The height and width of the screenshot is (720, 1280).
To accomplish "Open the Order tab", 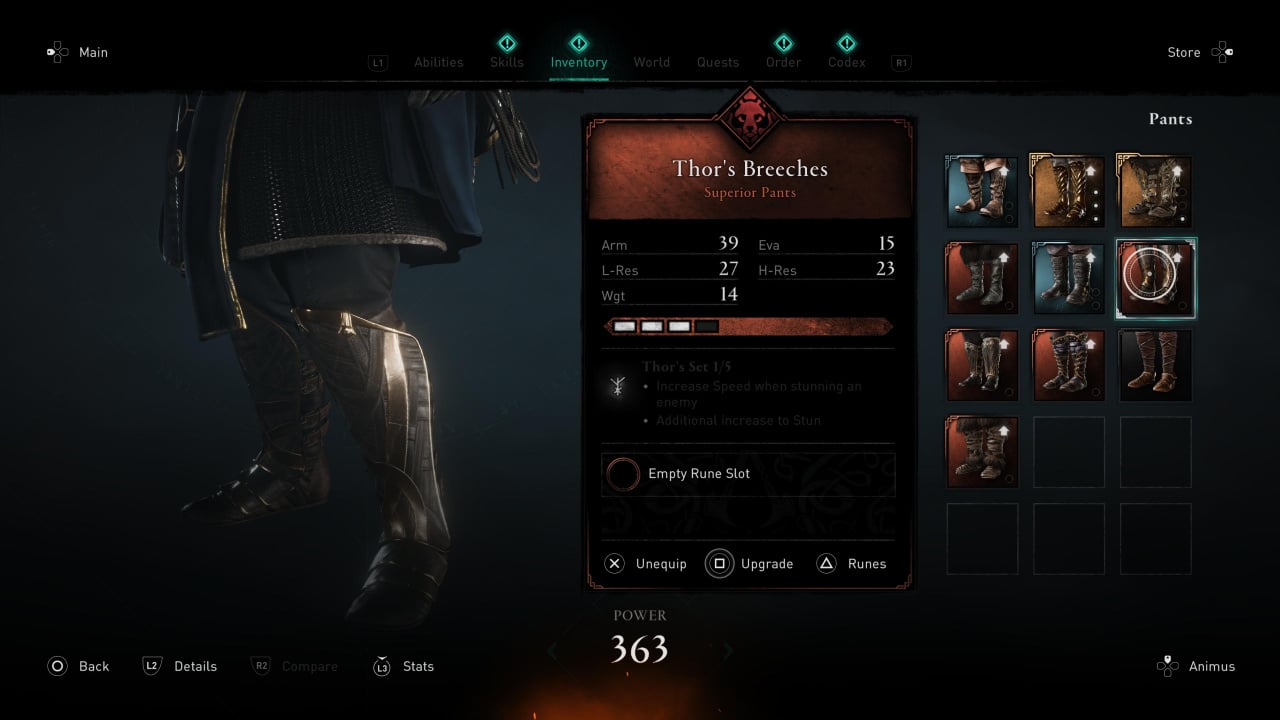I will point(783,62).
